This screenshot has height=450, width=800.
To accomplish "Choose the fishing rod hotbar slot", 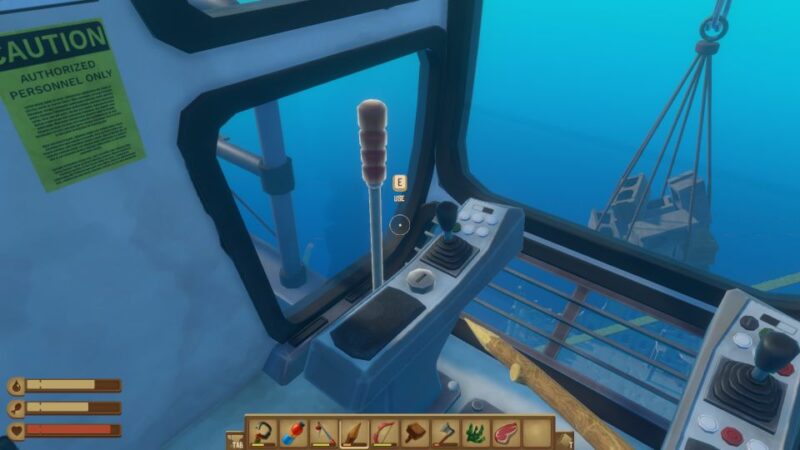I will click(323, 433).
